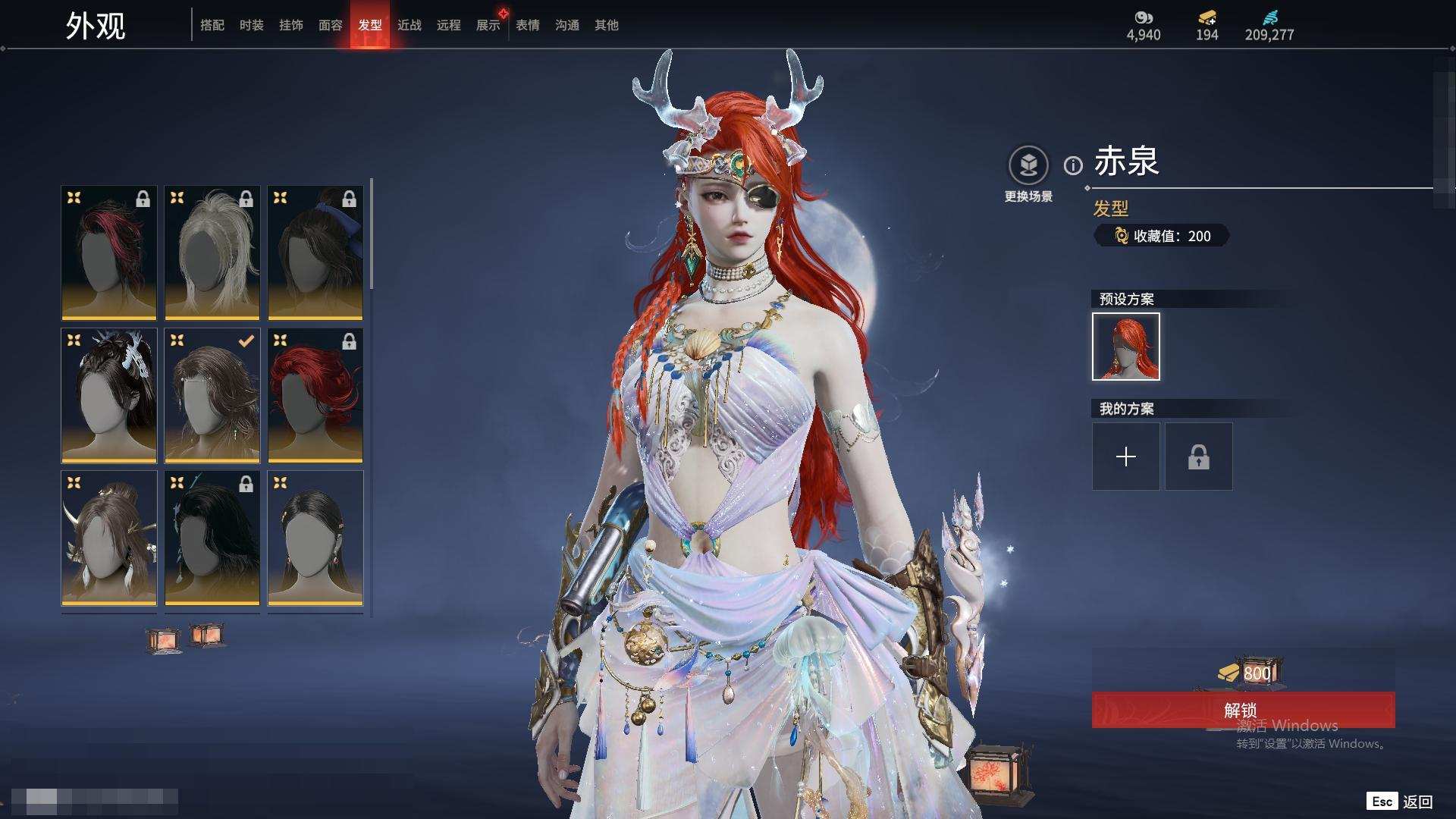Select the 沟通 tab
1456x819 pixels.
coord(567,25)
